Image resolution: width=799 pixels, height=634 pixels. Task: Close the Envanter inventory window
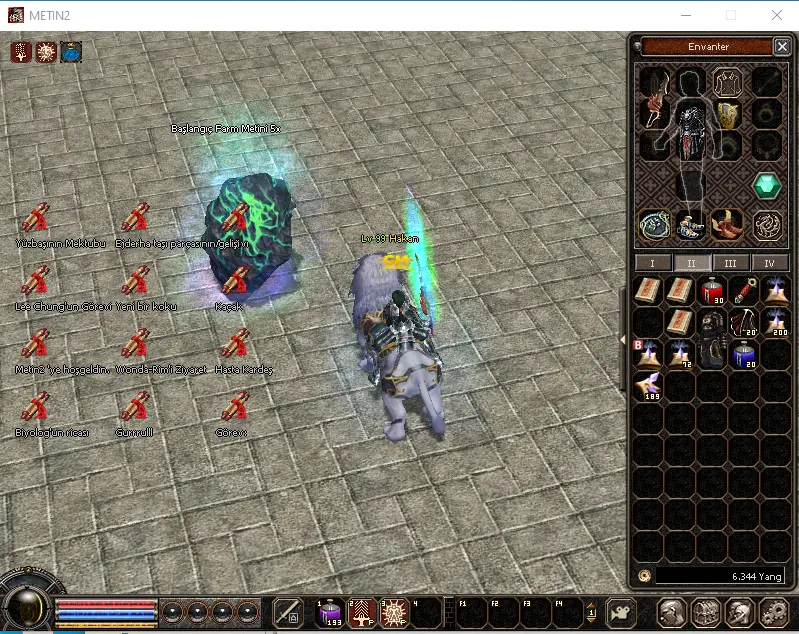781,46
